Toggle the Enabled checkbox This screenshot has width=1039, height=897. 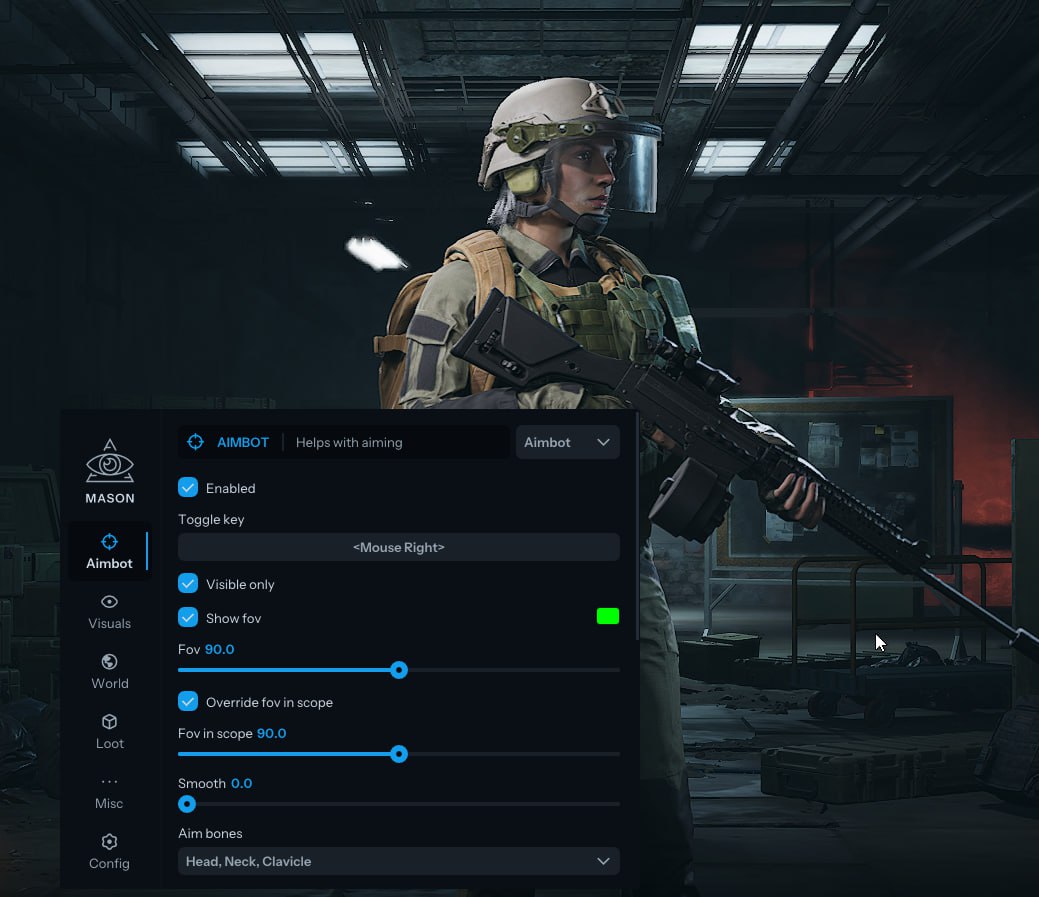188,488
